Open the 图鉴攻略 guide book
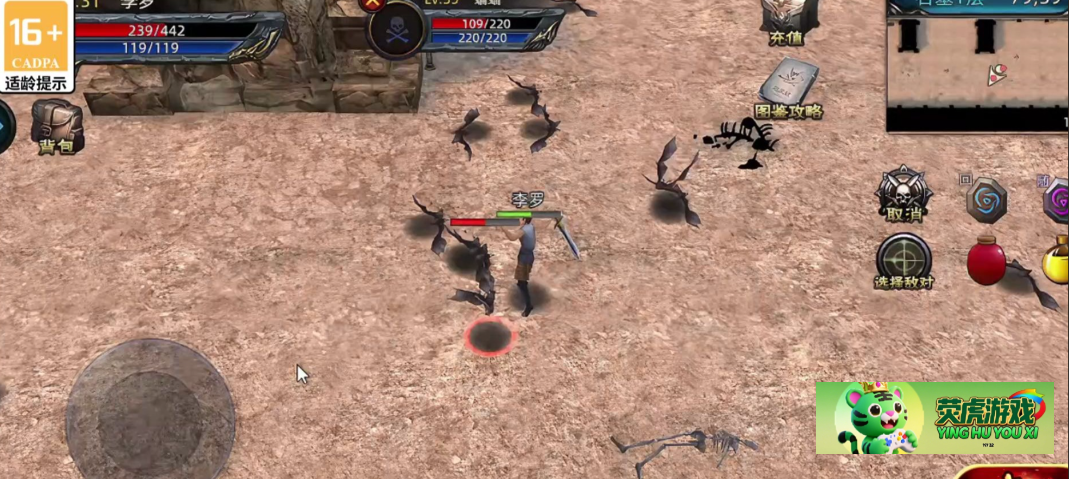 click(787, 88)
